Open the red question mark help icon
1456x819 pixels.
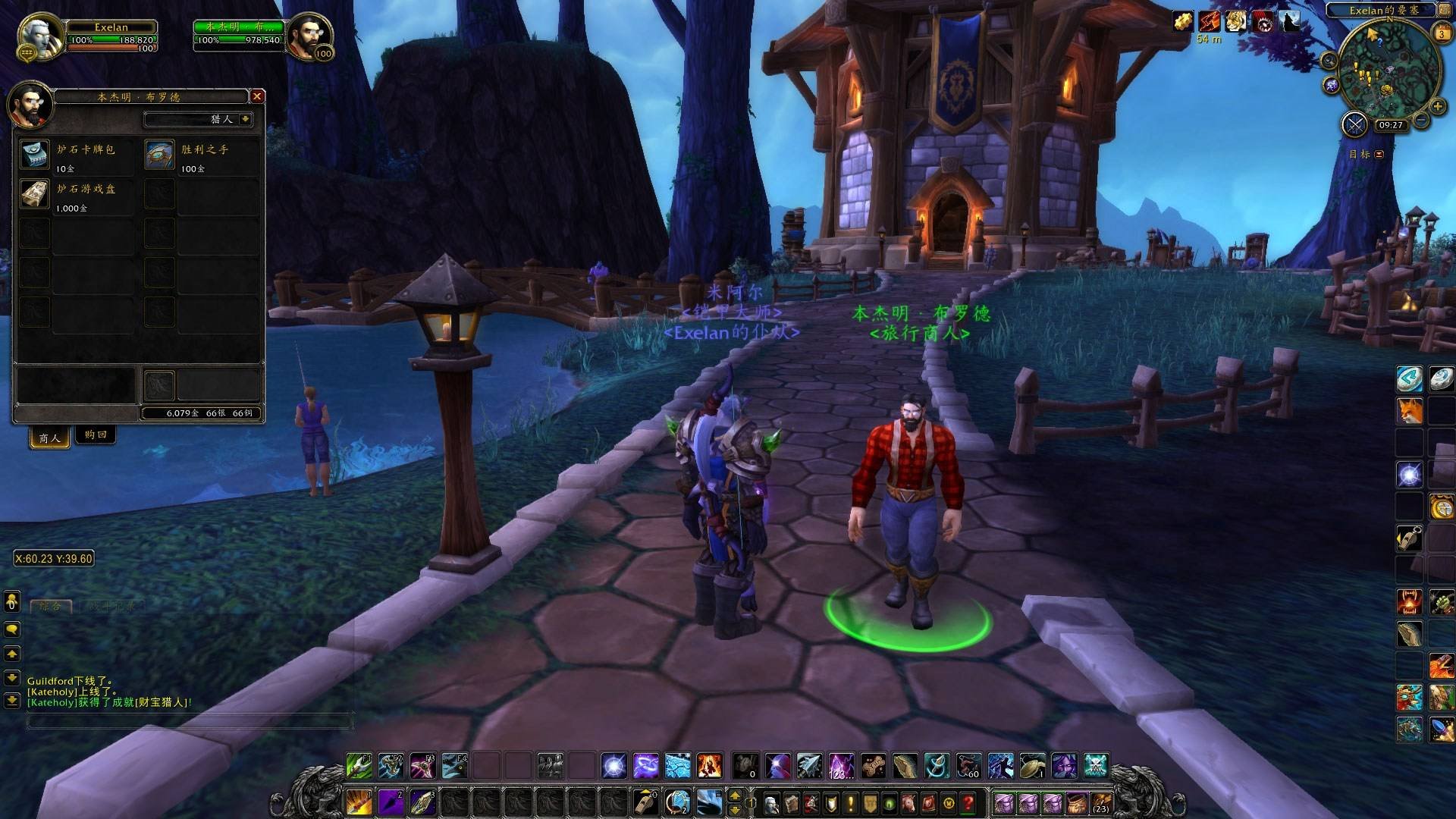968,802
